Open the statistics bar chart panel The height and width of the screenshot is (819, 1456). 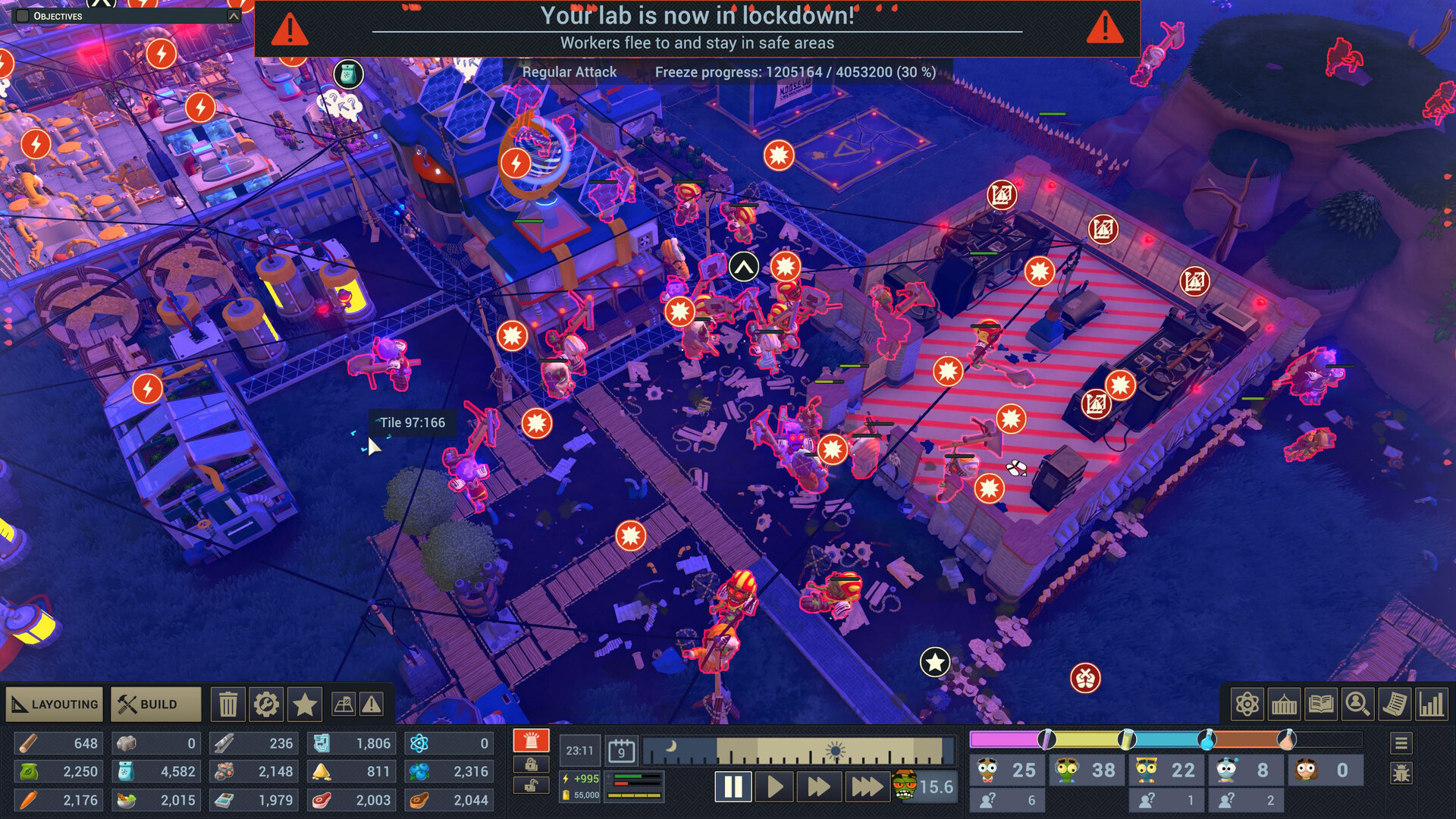coord(1432,704)
